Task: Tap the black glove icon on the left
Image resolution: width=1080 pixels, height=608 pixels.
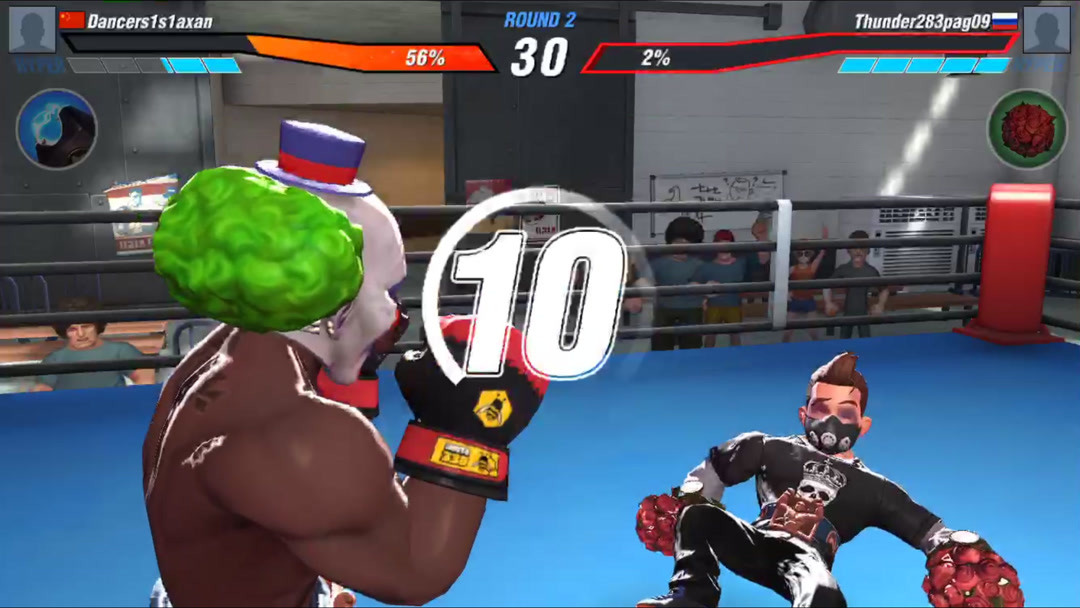Action: [57, 129]
